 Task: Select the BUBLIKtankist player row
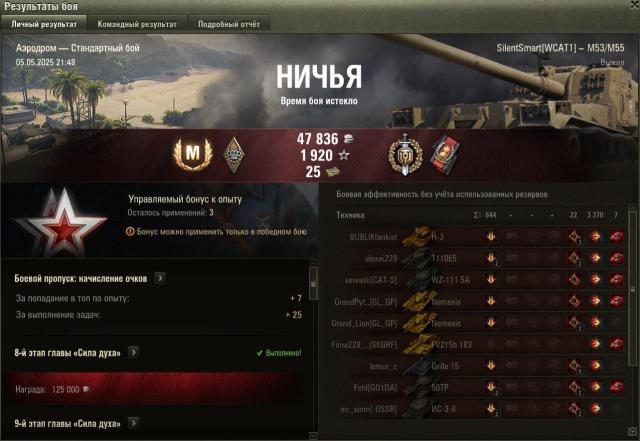coord(480,237)
